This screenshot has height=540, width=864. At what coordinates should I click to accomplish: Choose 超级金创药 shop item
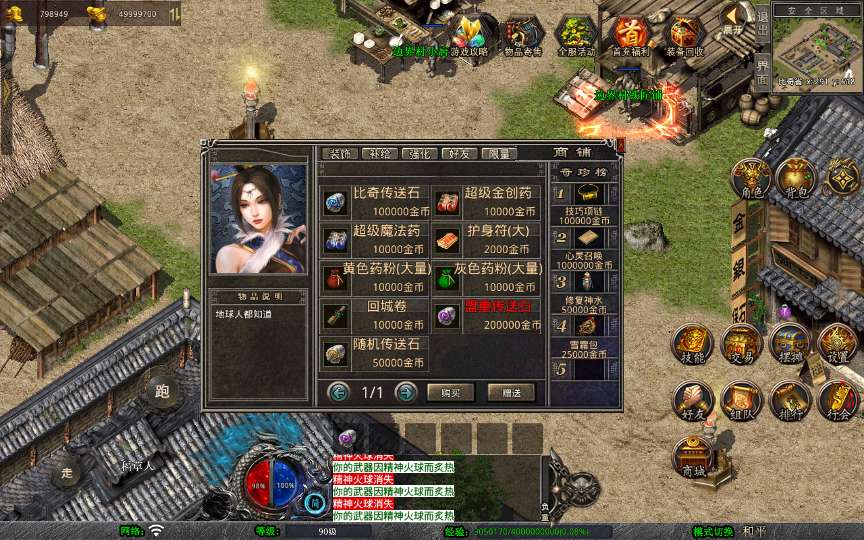(488, 202)
